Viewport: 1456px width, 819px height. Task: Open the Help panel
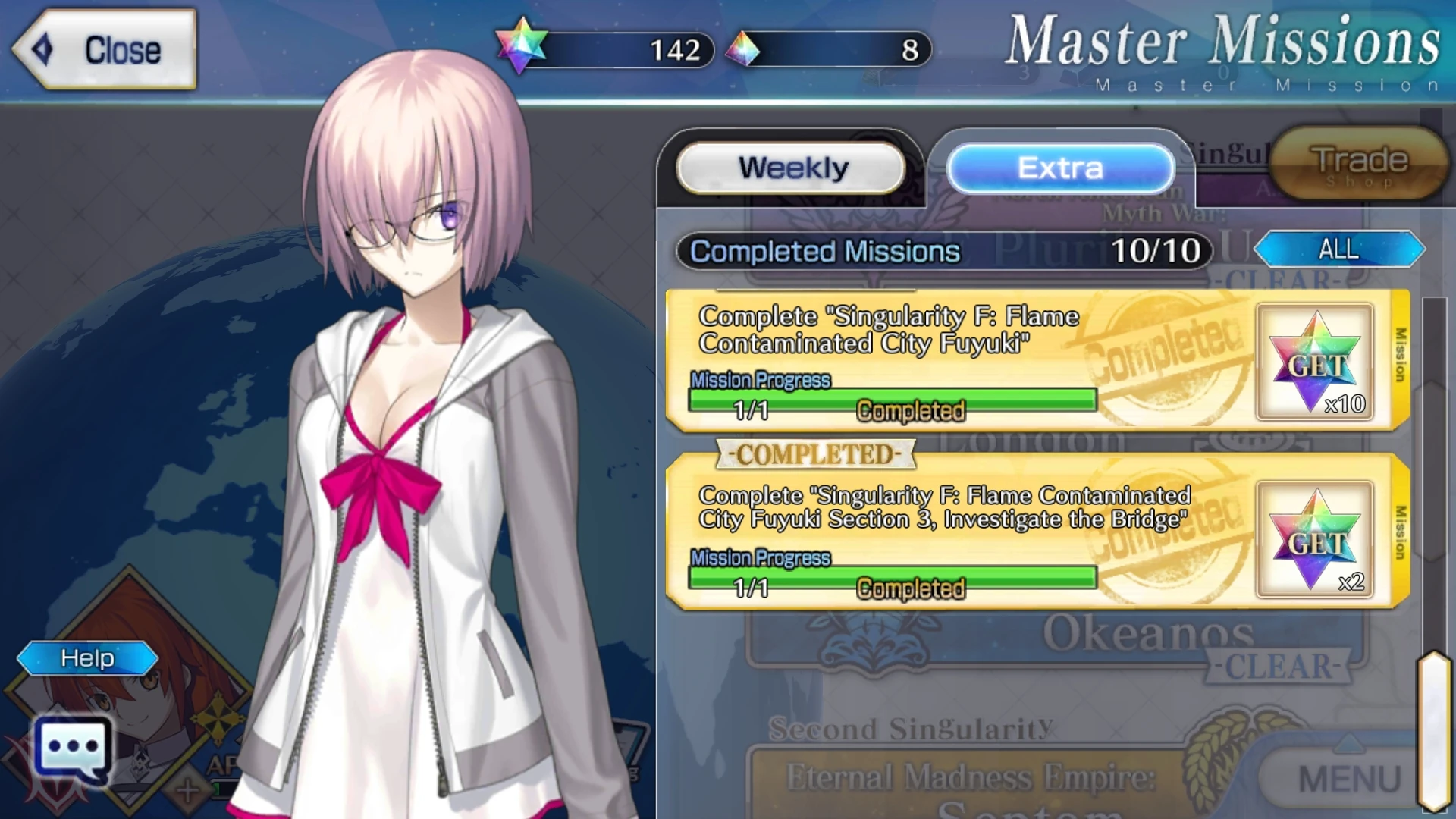86,658
